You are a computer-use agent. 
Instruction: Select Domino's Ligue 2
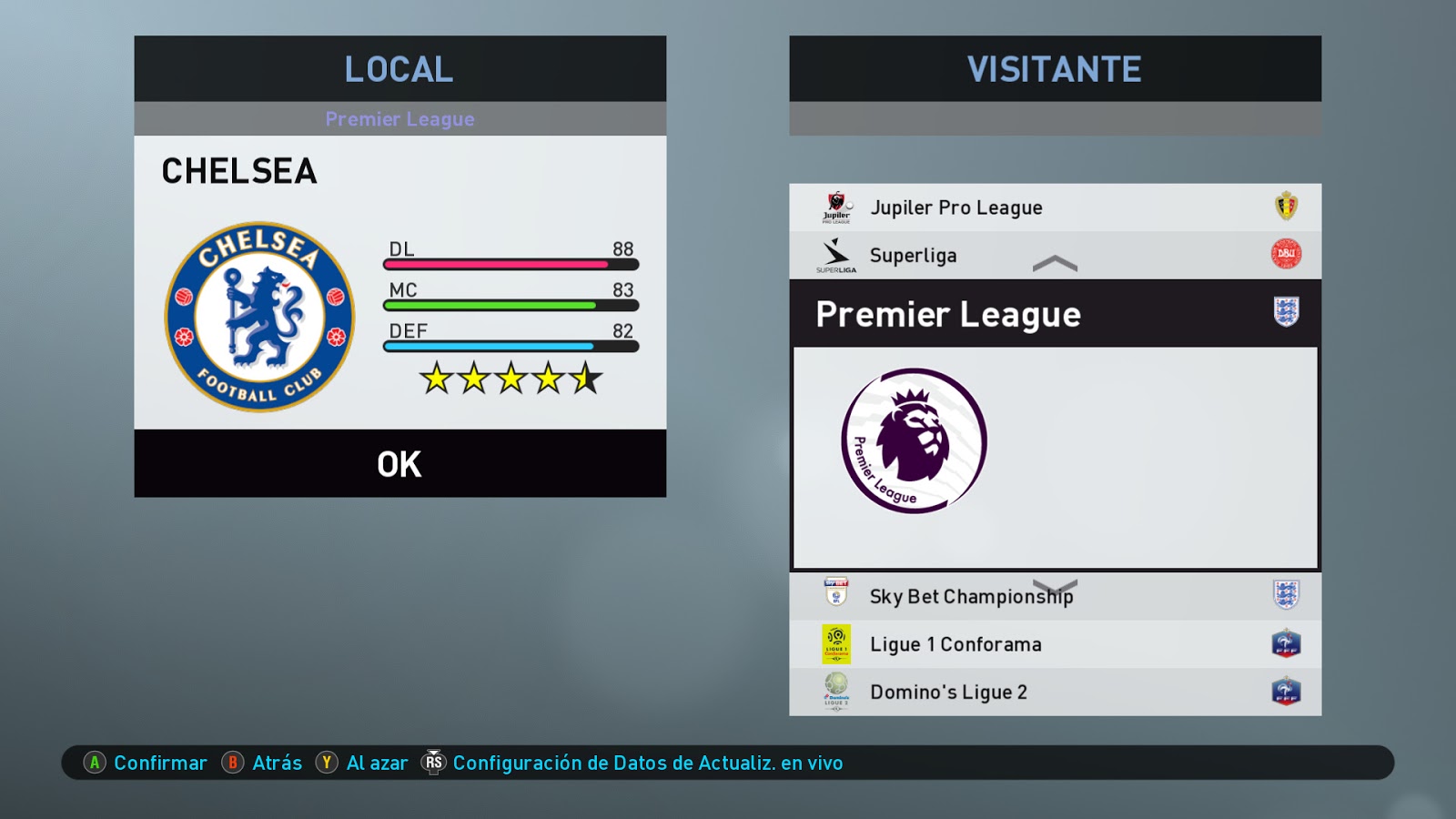click(1055, 692)
